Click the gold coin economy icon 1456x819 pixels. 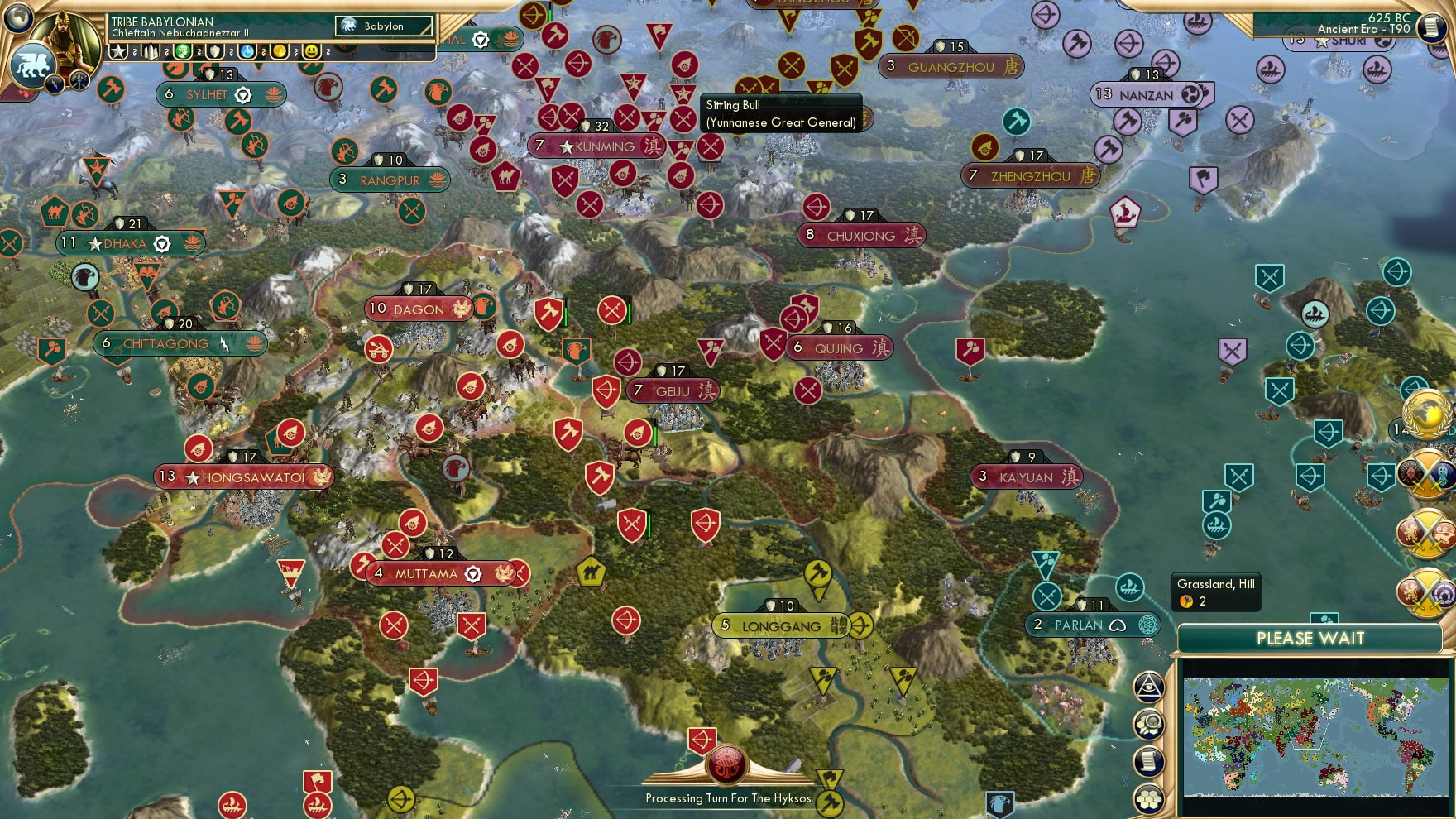pyautogui.click(x=279, y=52)
